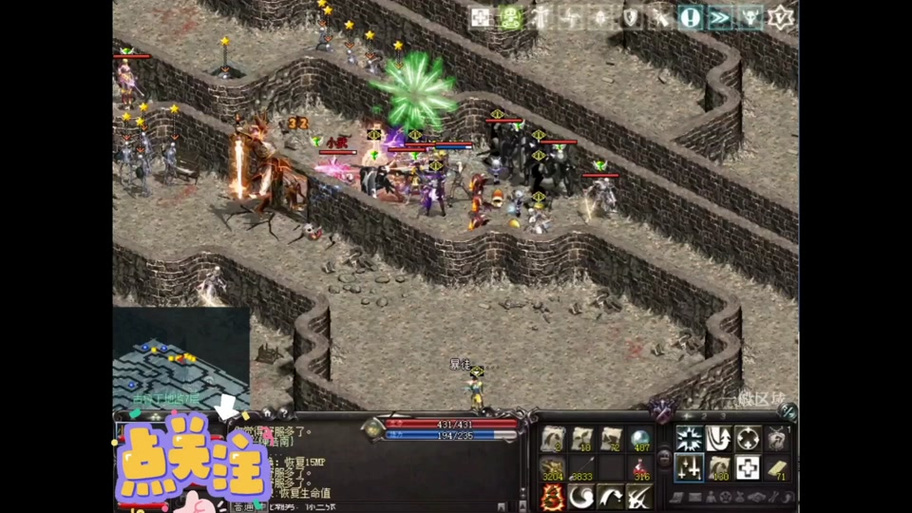Screen dimensions: 912x513
Task: Cast the white cross healing skill
Action: (x=747, y=467)
